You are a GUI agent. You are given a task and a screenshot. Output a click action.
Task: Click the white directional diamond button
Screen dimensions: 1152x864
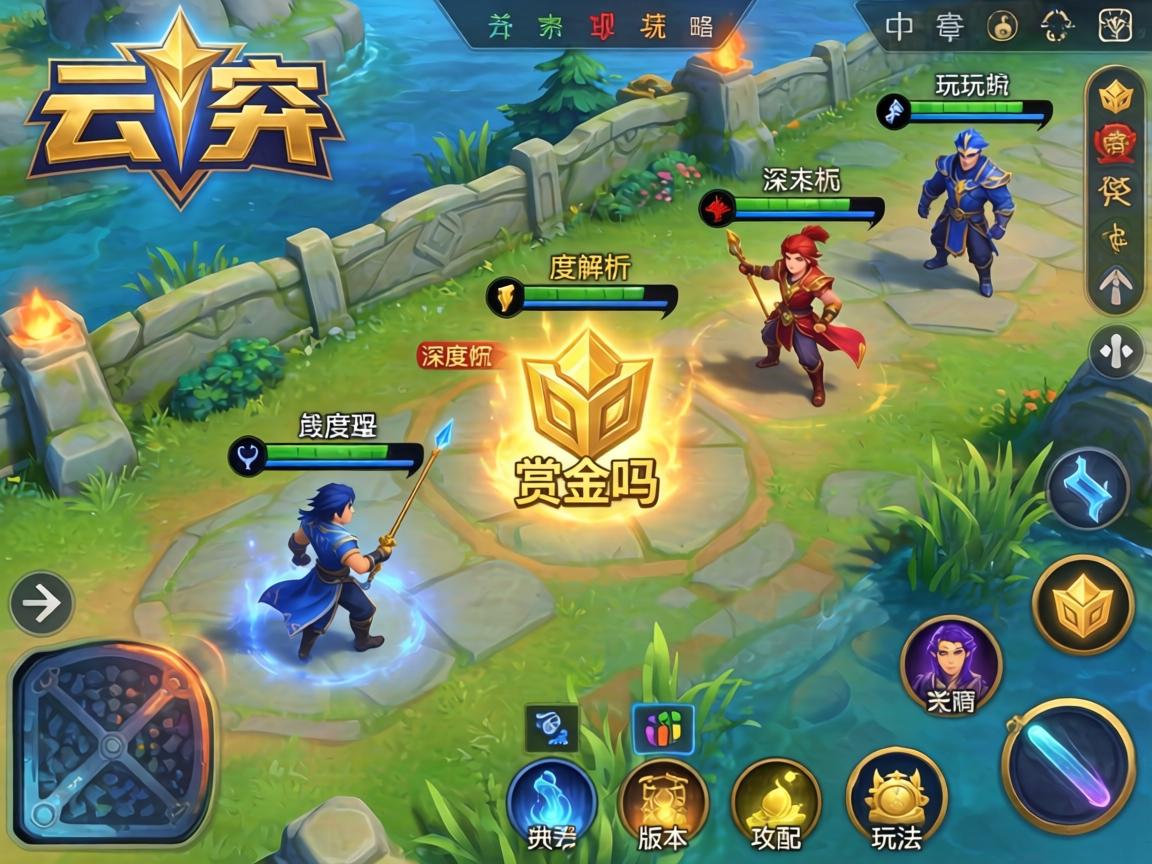tap(1116, 352)
